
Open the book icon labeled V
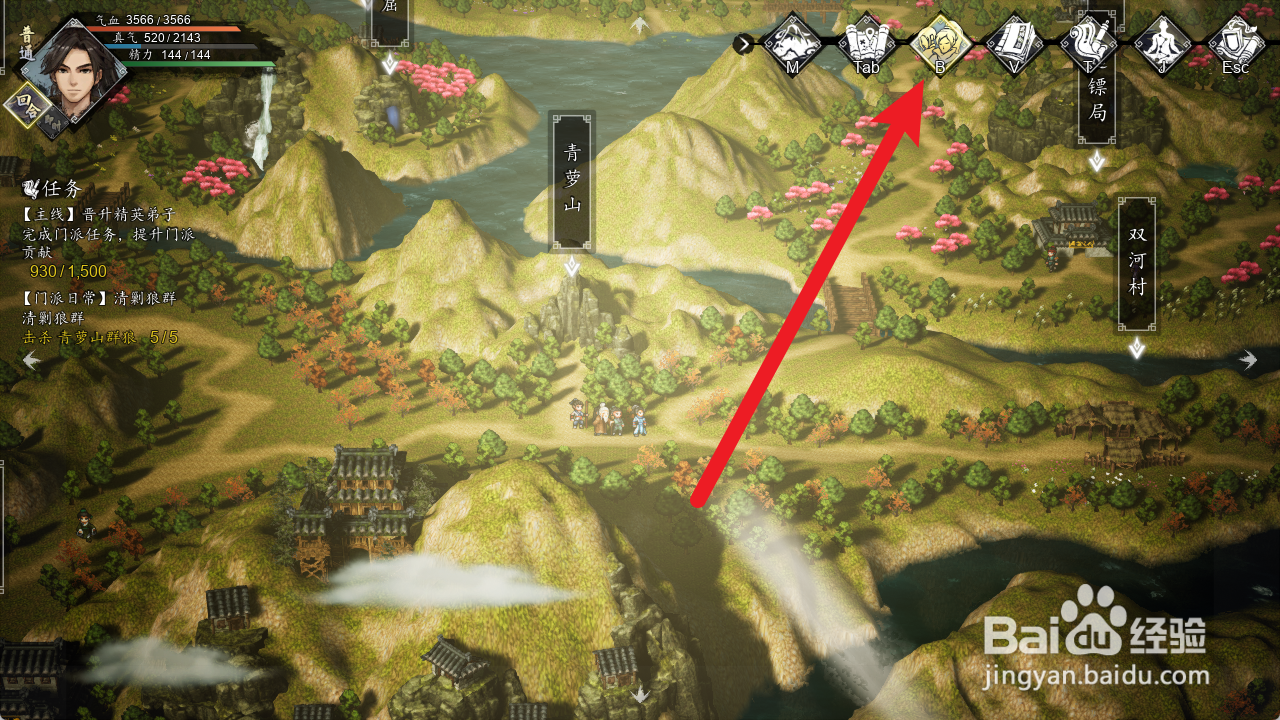[x=1014, y=43]
